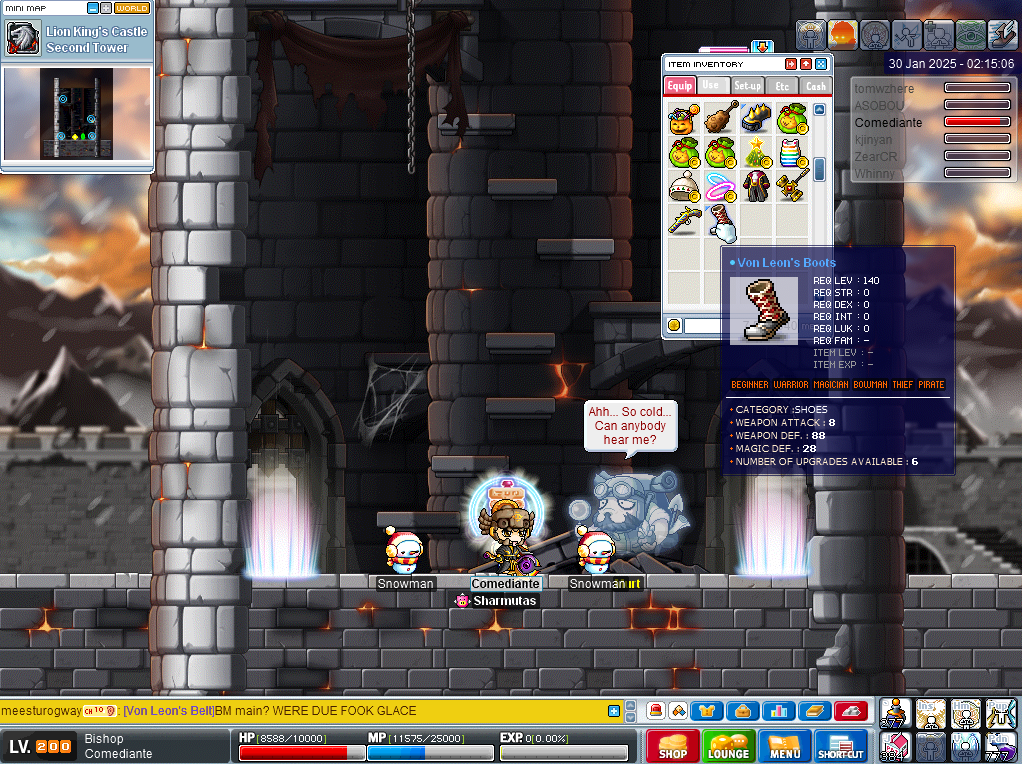Select the Christmas tree item slot

coord(756,153)
